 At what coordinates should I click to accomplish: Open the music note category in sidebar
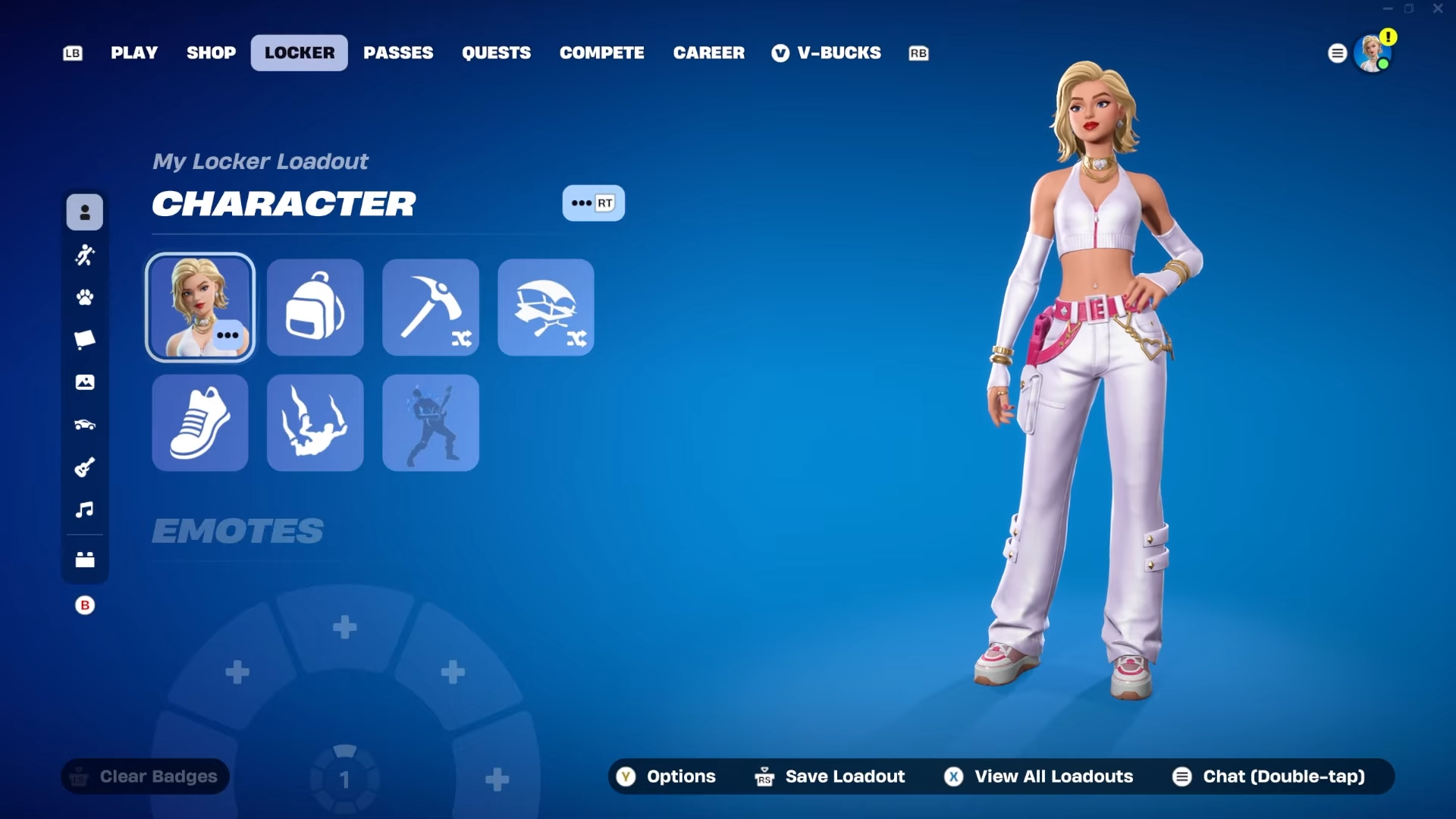click(x=85, y=510)
